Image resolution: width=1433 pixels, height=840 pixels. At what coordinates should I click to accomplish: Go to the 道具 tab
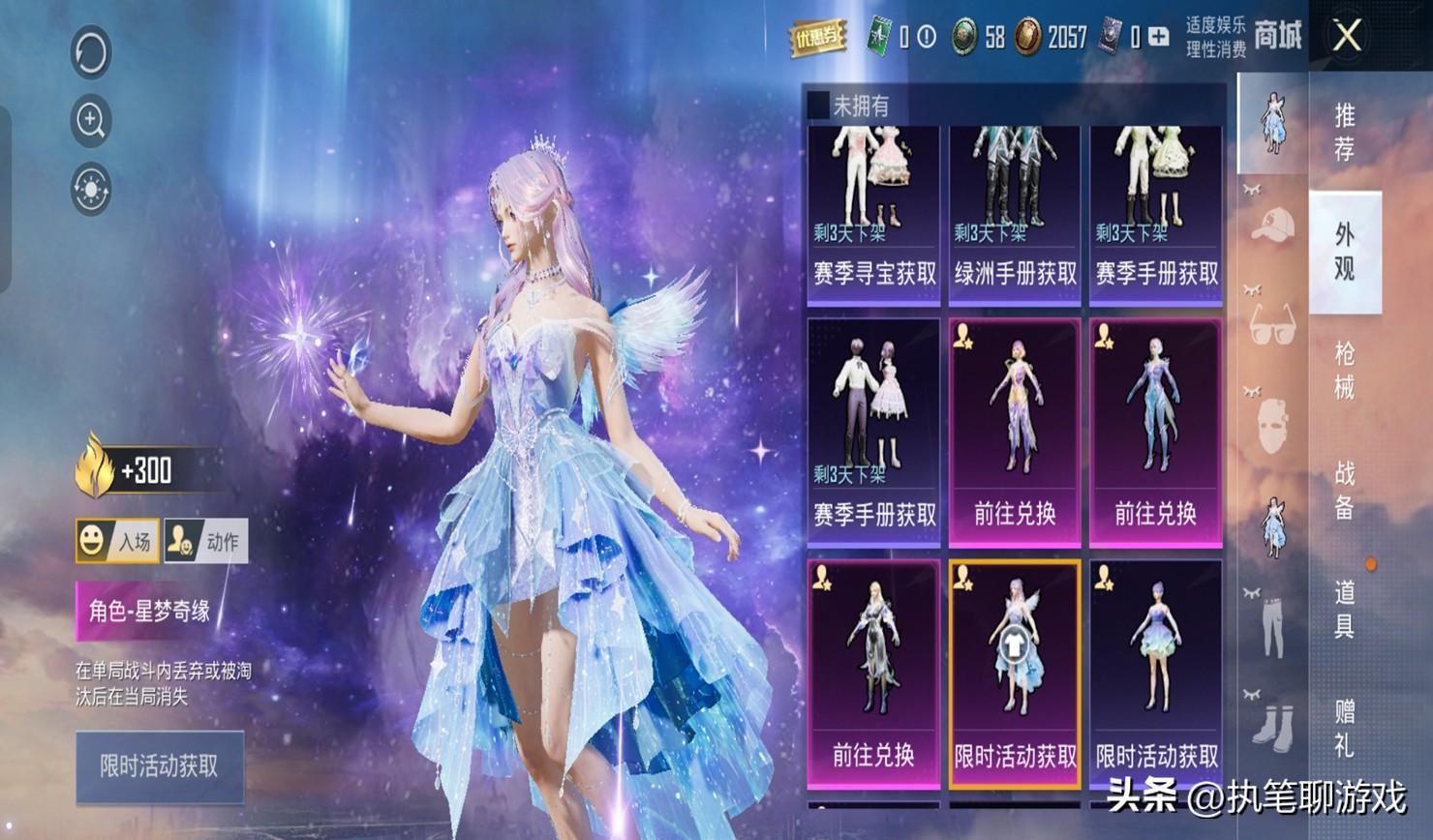click(1344, 609)
